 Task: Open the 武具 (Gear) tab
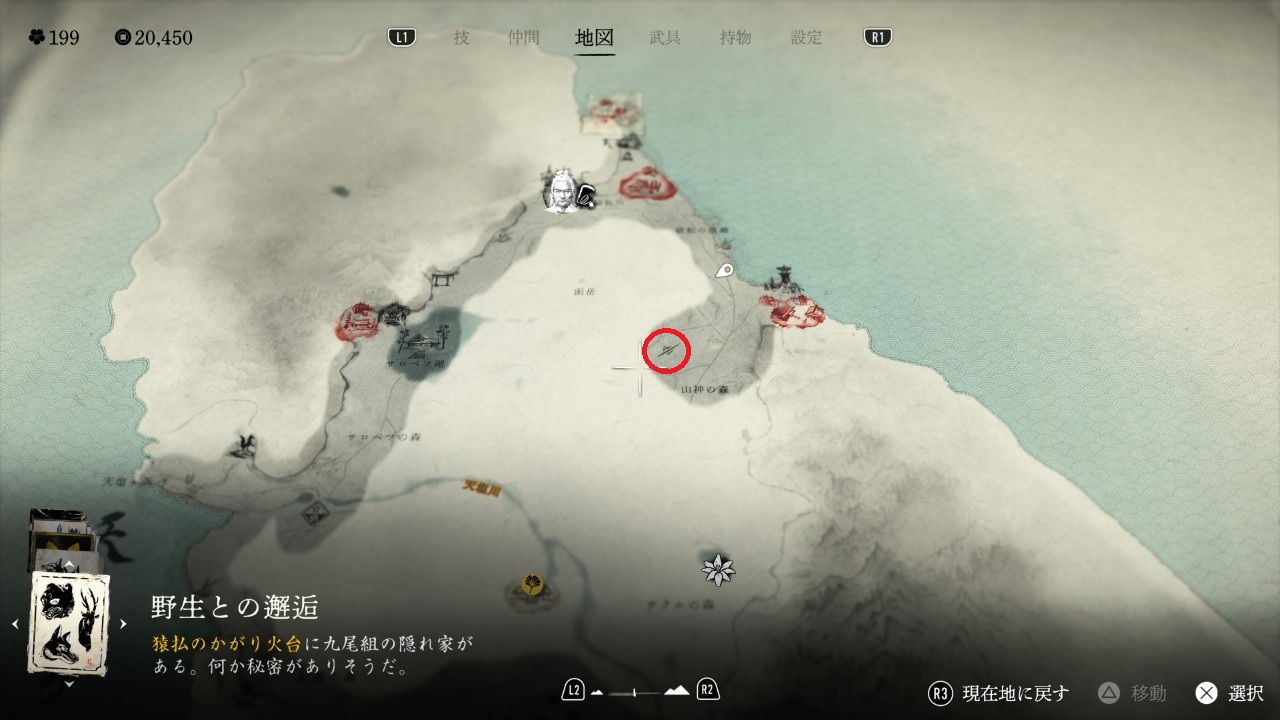665,38
